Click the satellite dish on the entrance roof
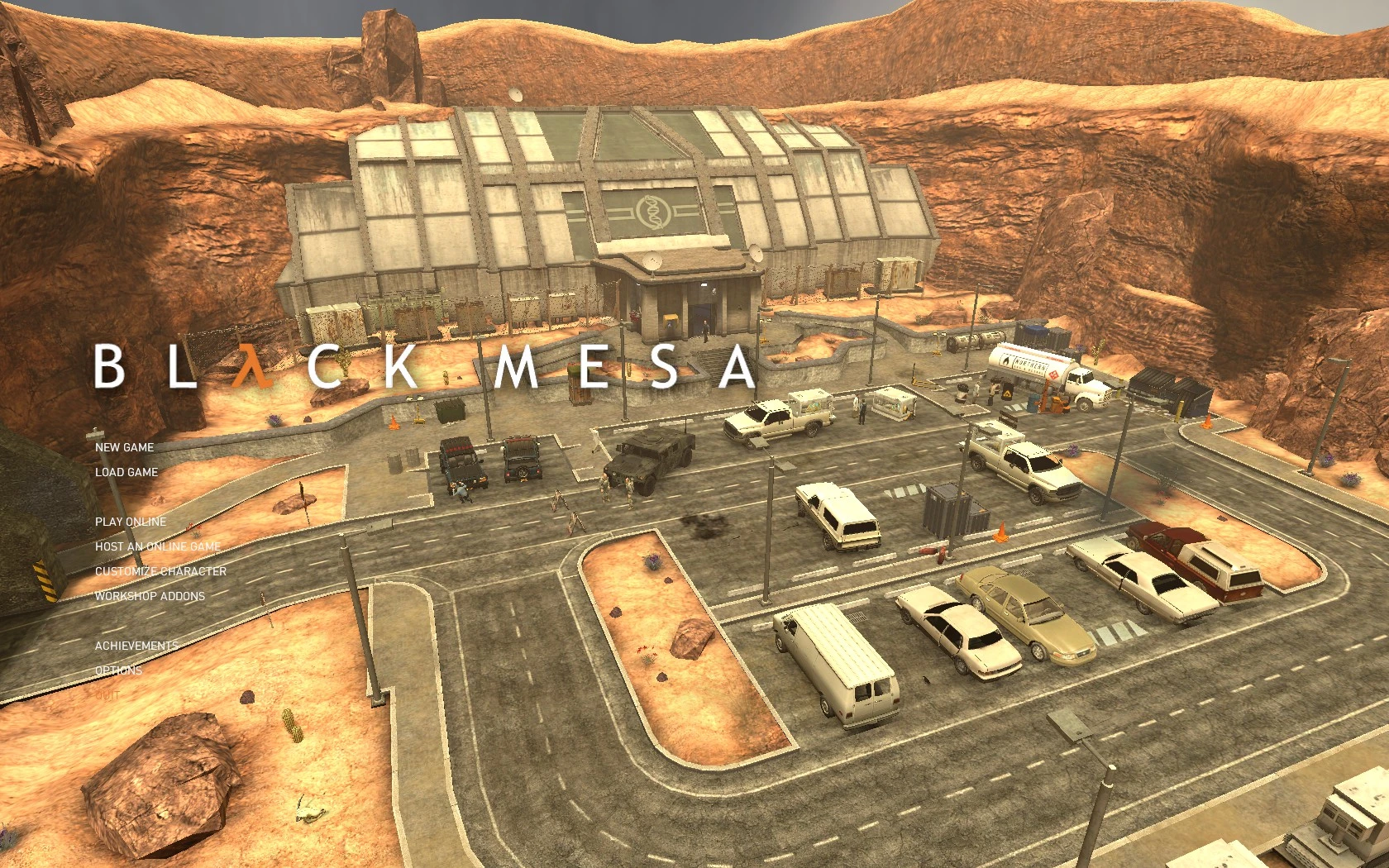 tap(652, 261)
